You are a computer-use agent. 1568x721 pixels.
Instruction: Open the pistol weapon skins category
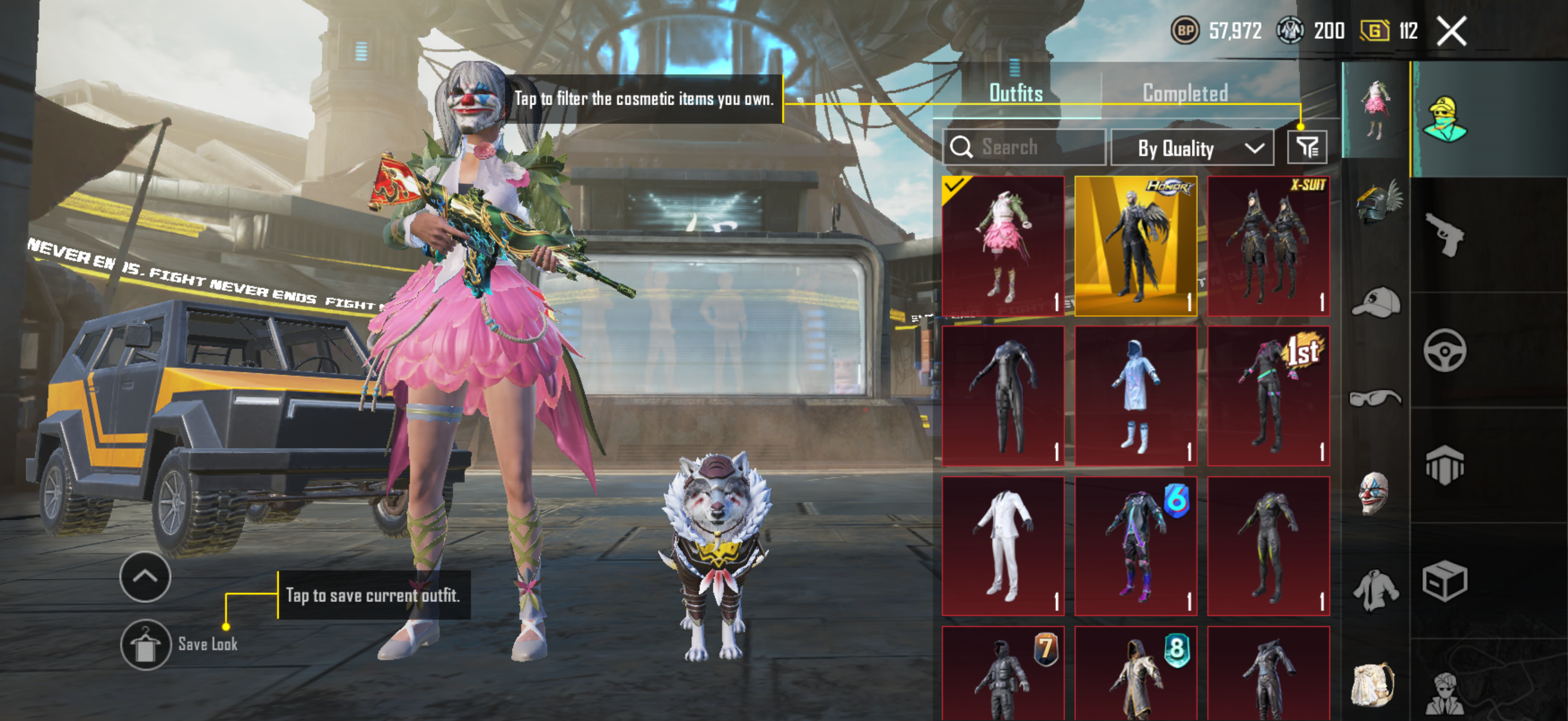click(x=1444, y=234)
